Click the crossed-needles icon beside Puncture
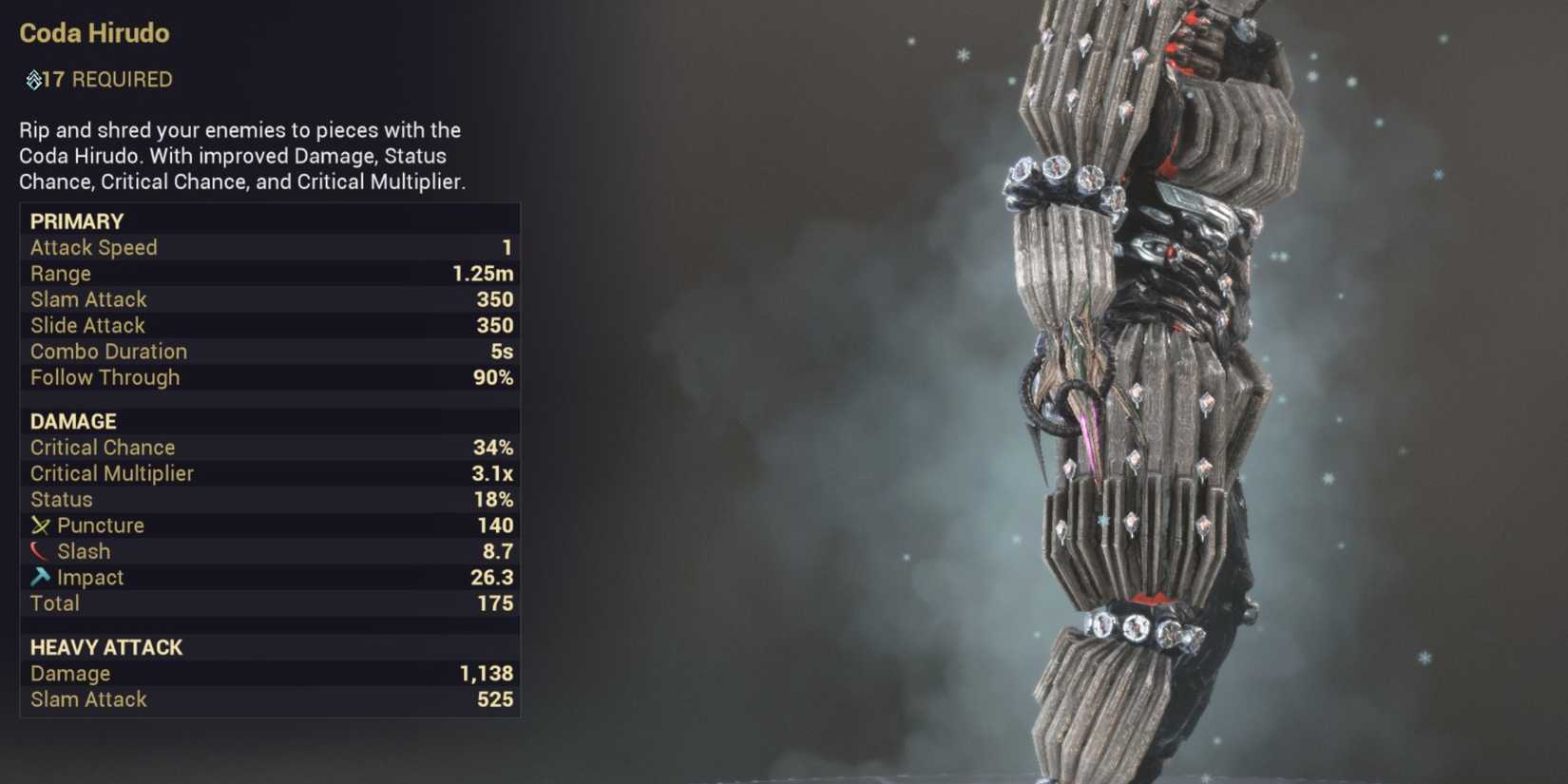The image size is (1568, 784). pyautogui.click(x=42, y=525)
